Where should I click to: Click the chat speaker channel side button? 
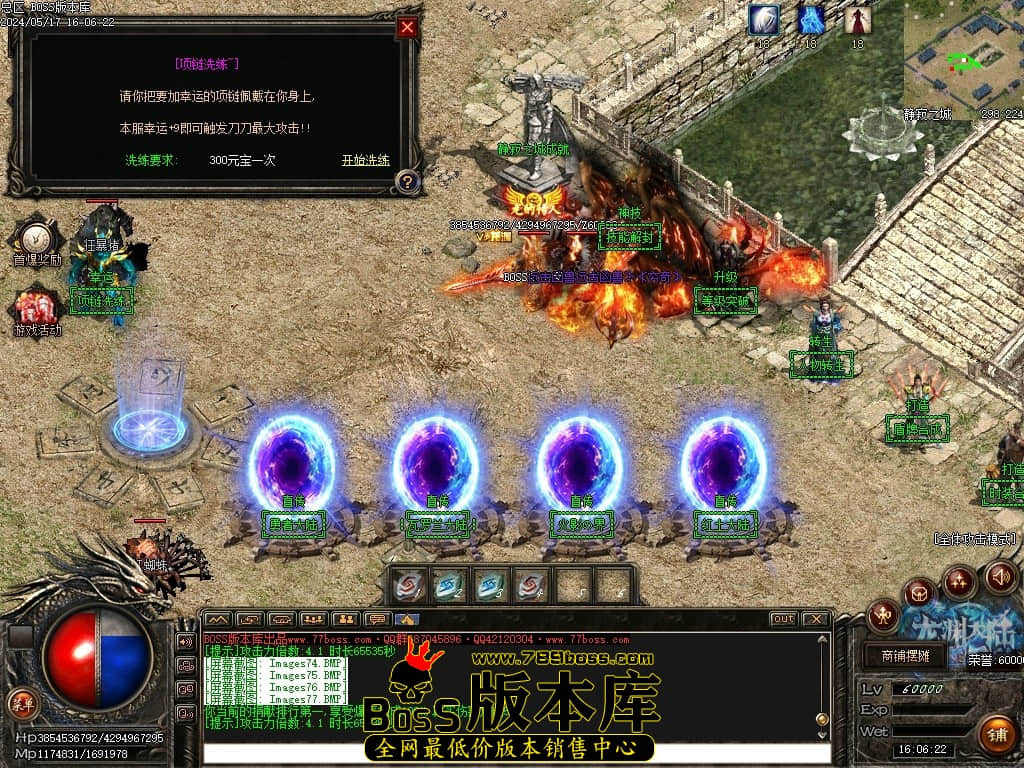tap(186, 641)
